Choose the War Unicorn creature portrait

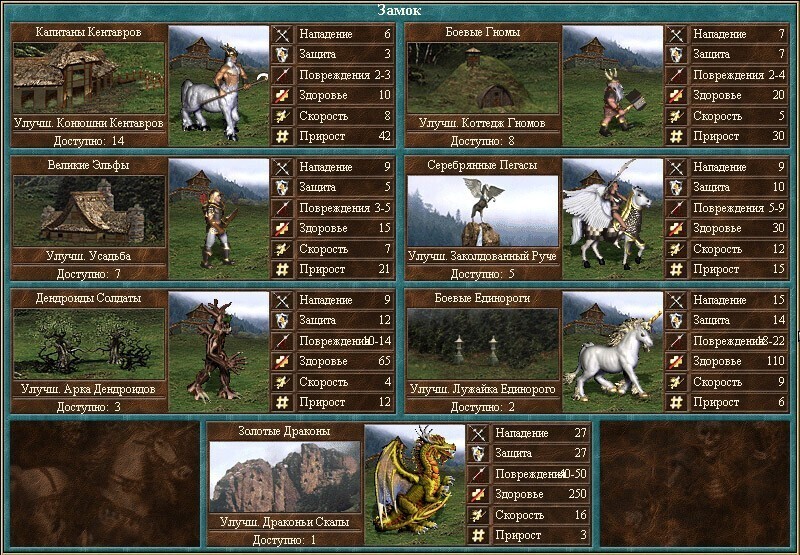[612, 350]
